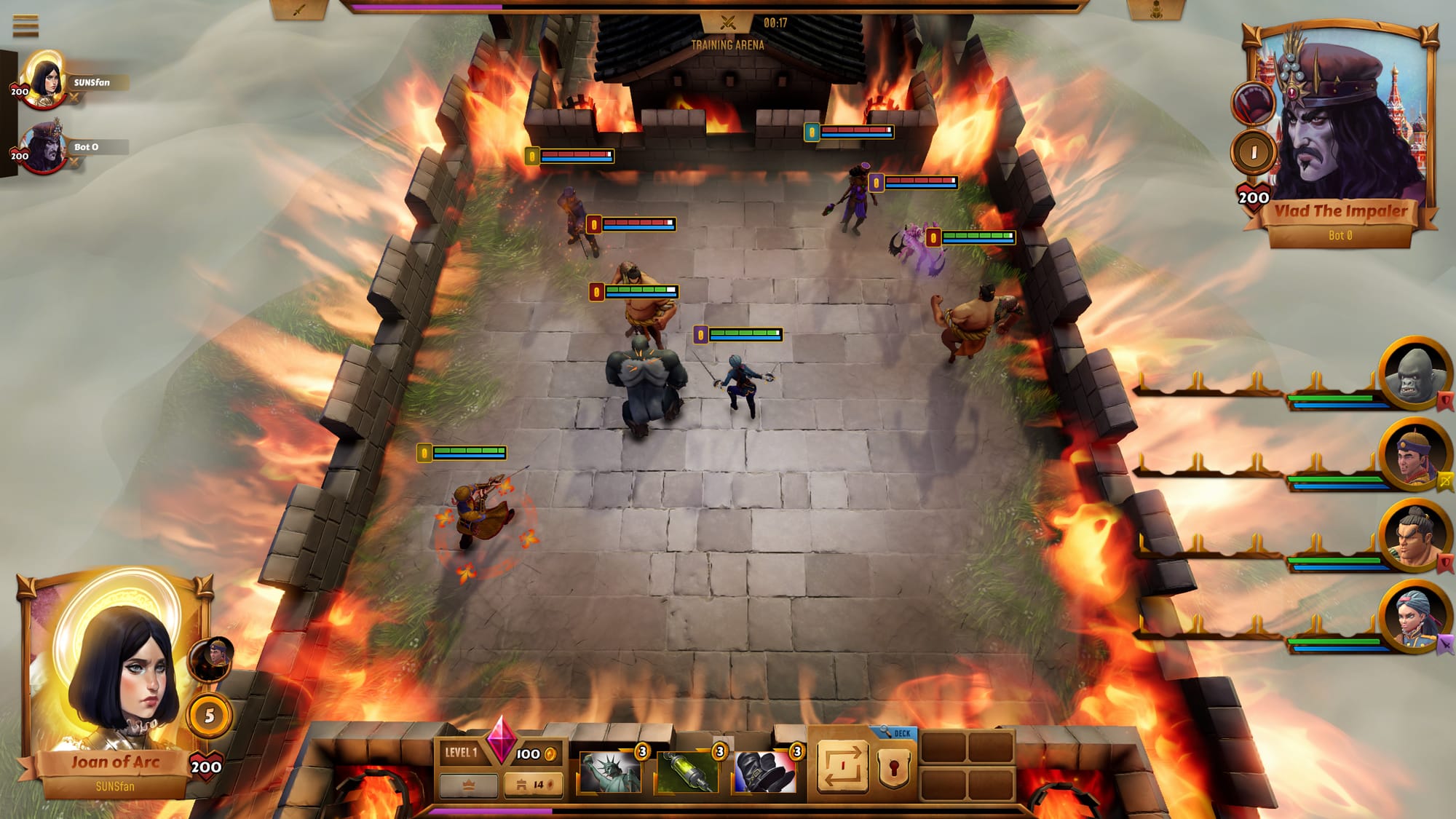Click the sword icon at top-left bar
1456x819 pixels.
(x=299, y=10)
